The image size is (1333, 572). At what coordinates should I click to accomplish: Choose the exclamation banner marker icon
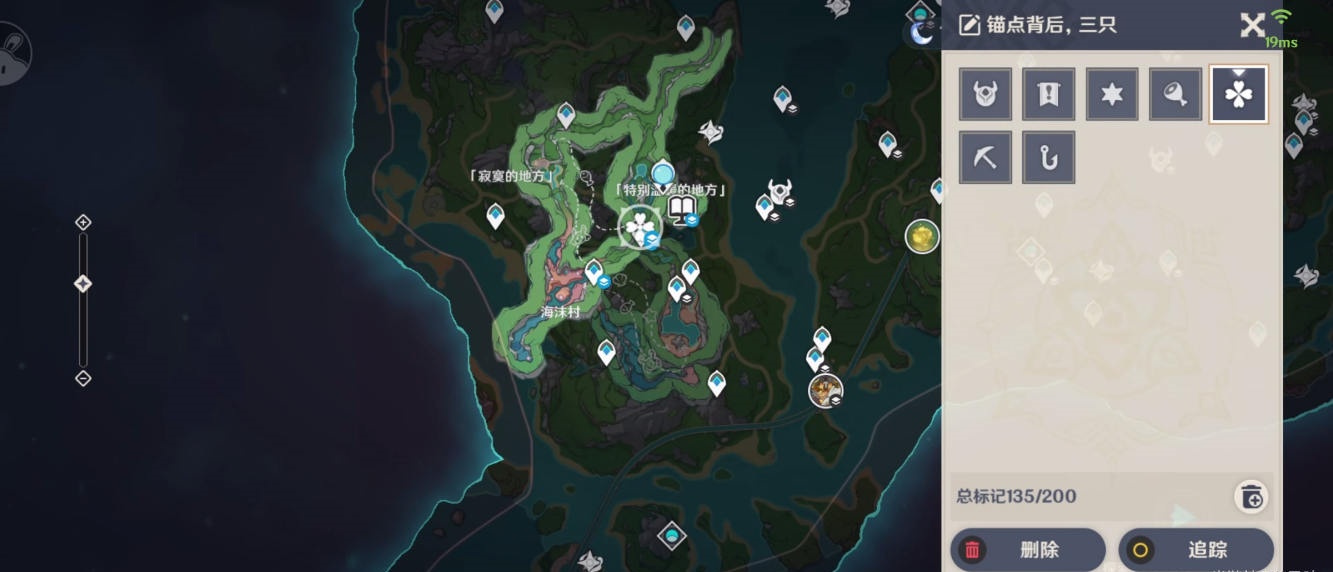click(1049, 94)
